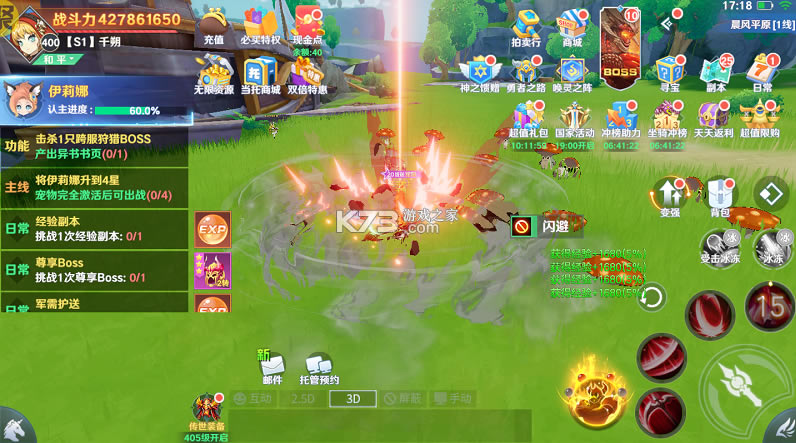
Task: Open the 副本 dungeon menu
Action: point(715,74)
